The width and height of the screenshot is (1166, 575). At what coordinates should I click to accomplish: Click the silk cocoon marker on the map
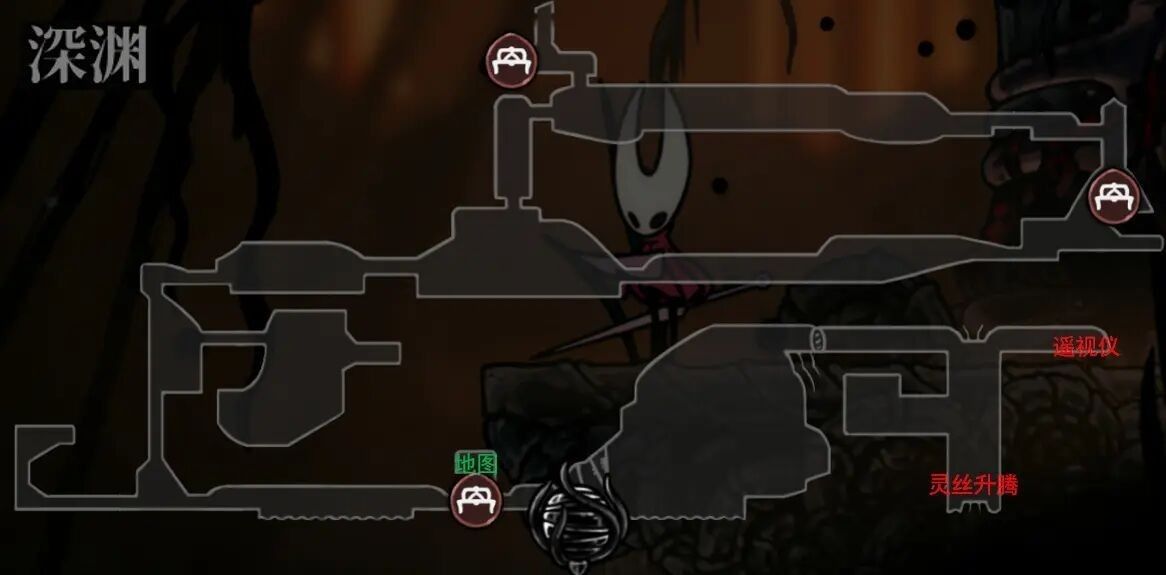click(x=578, y=517)
